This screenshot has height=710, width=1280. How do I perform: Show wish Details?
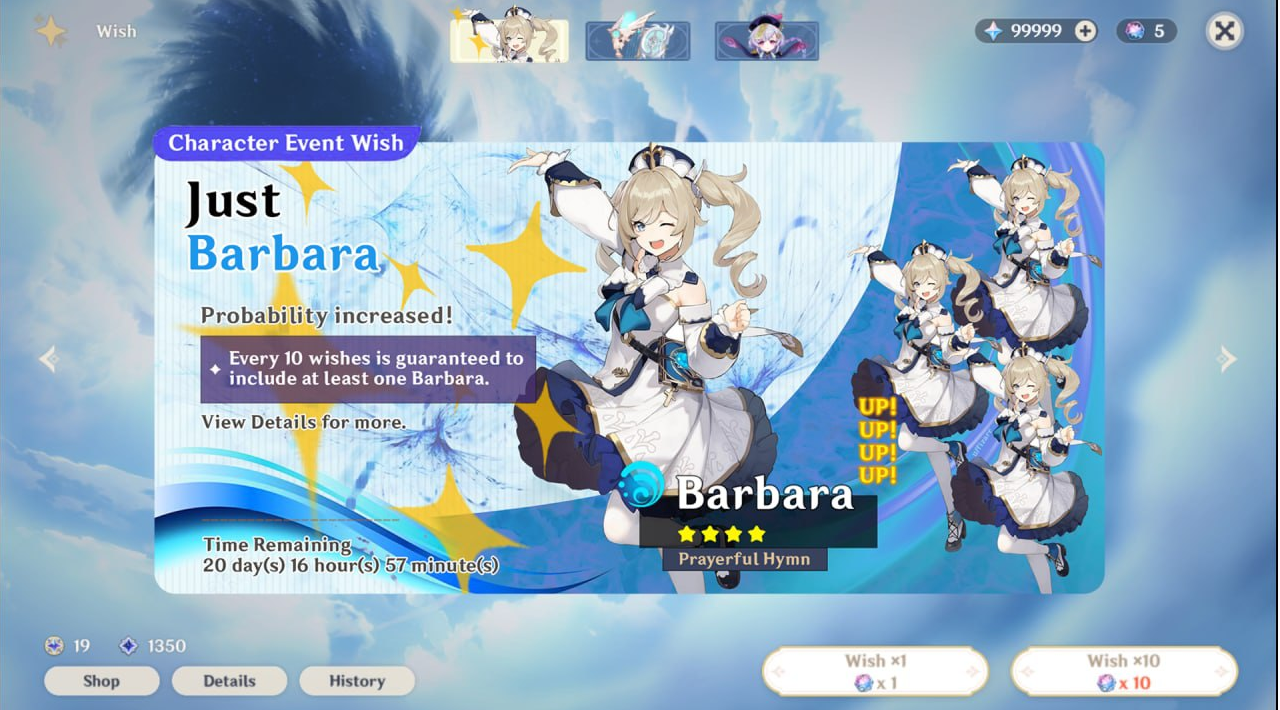[229, 681]
